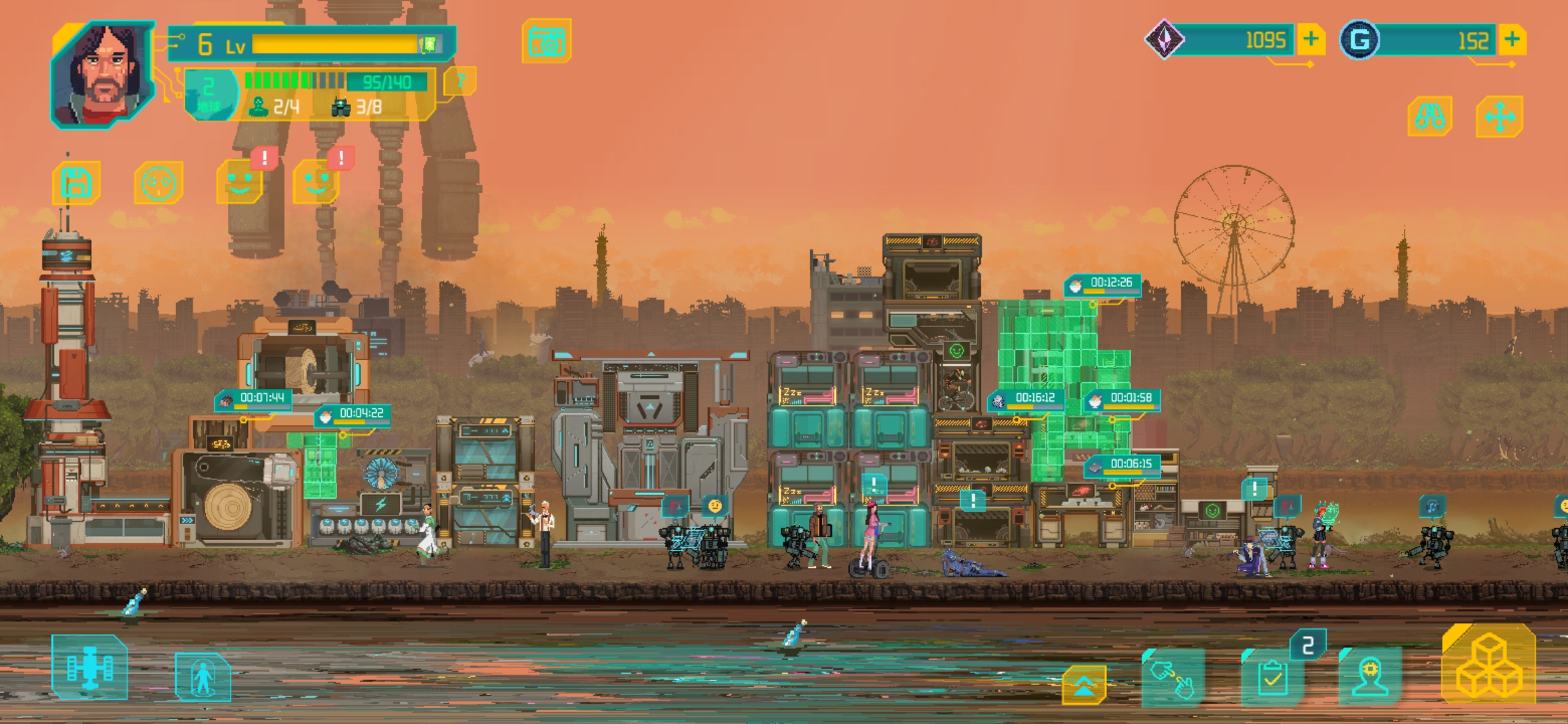Open the clipboard task list
The width and height of the screenshot is (1568, 724).
coord(1272,678)
